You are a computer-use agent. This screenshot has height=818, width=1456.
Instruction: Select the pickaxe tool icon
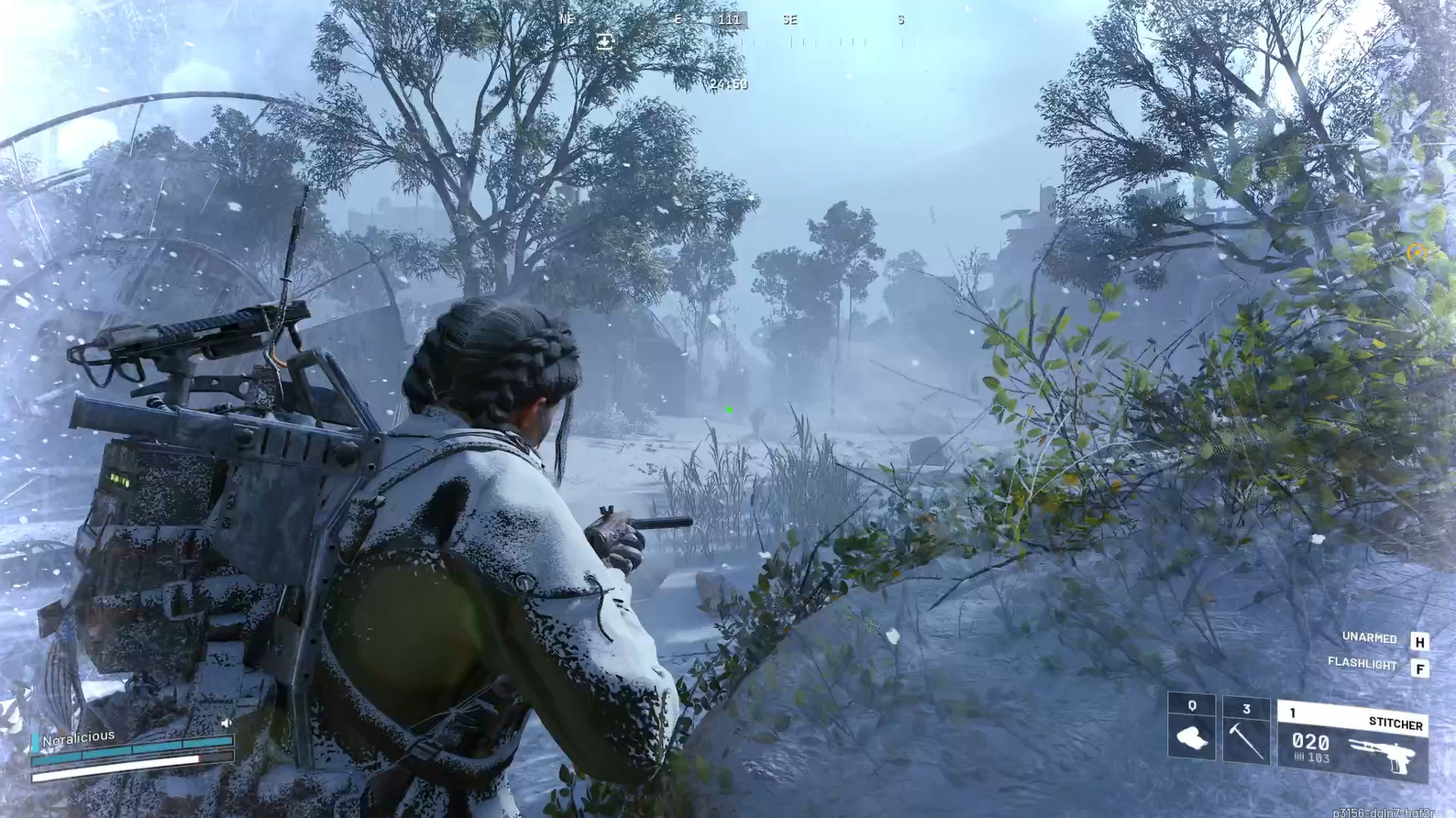(1247, 741)
